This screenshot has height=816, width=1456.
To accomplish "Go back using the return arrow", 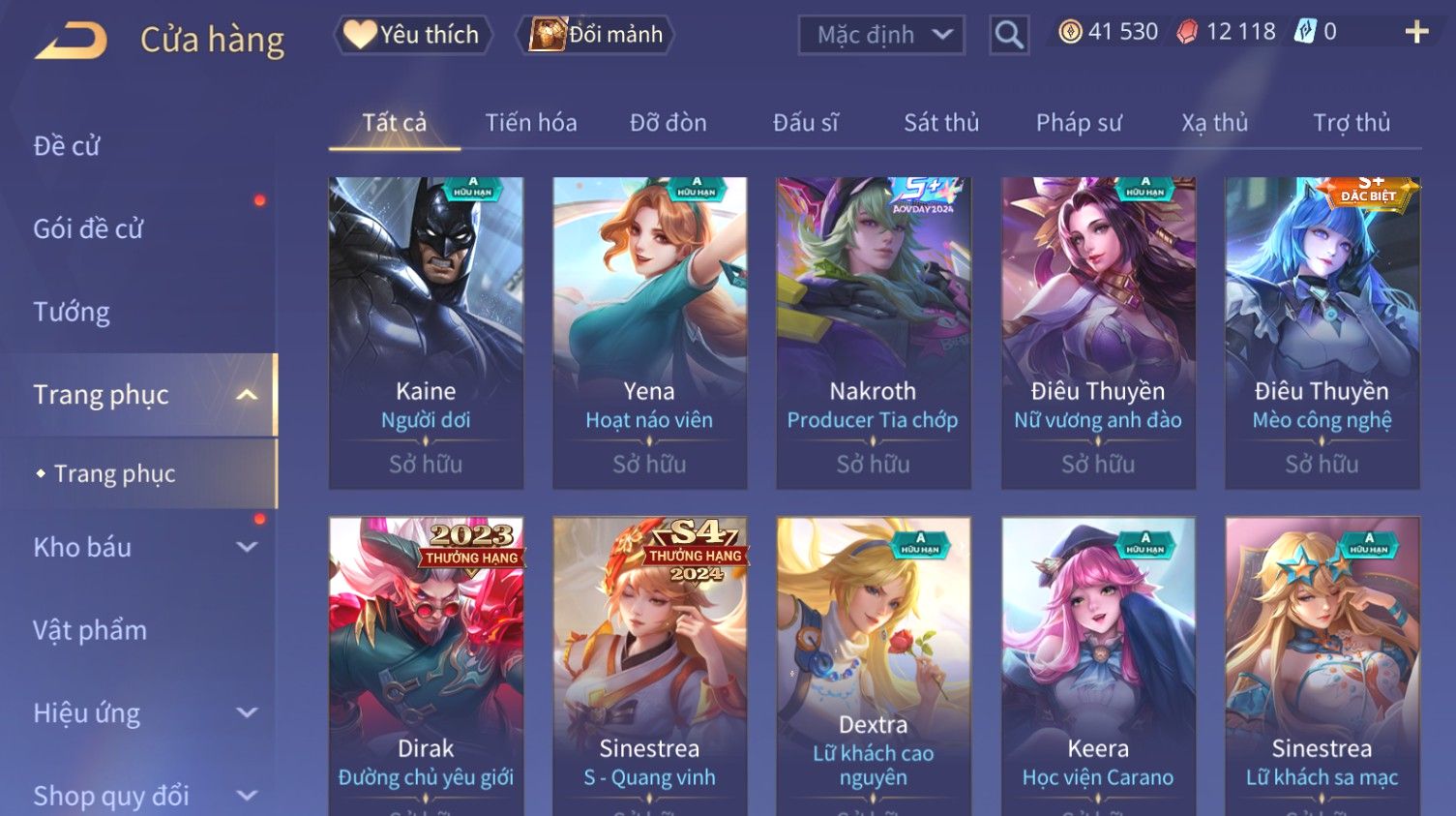I will tap(72, 40).
